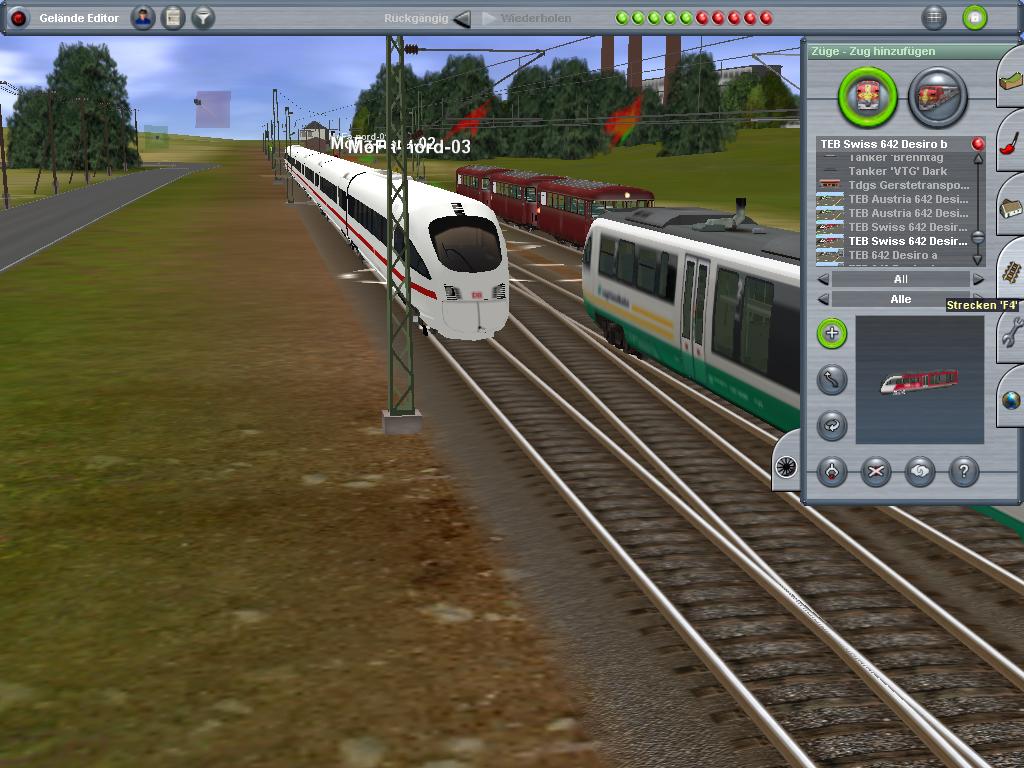
Task: Click the move train tool button
Action: tap(831, 380)
